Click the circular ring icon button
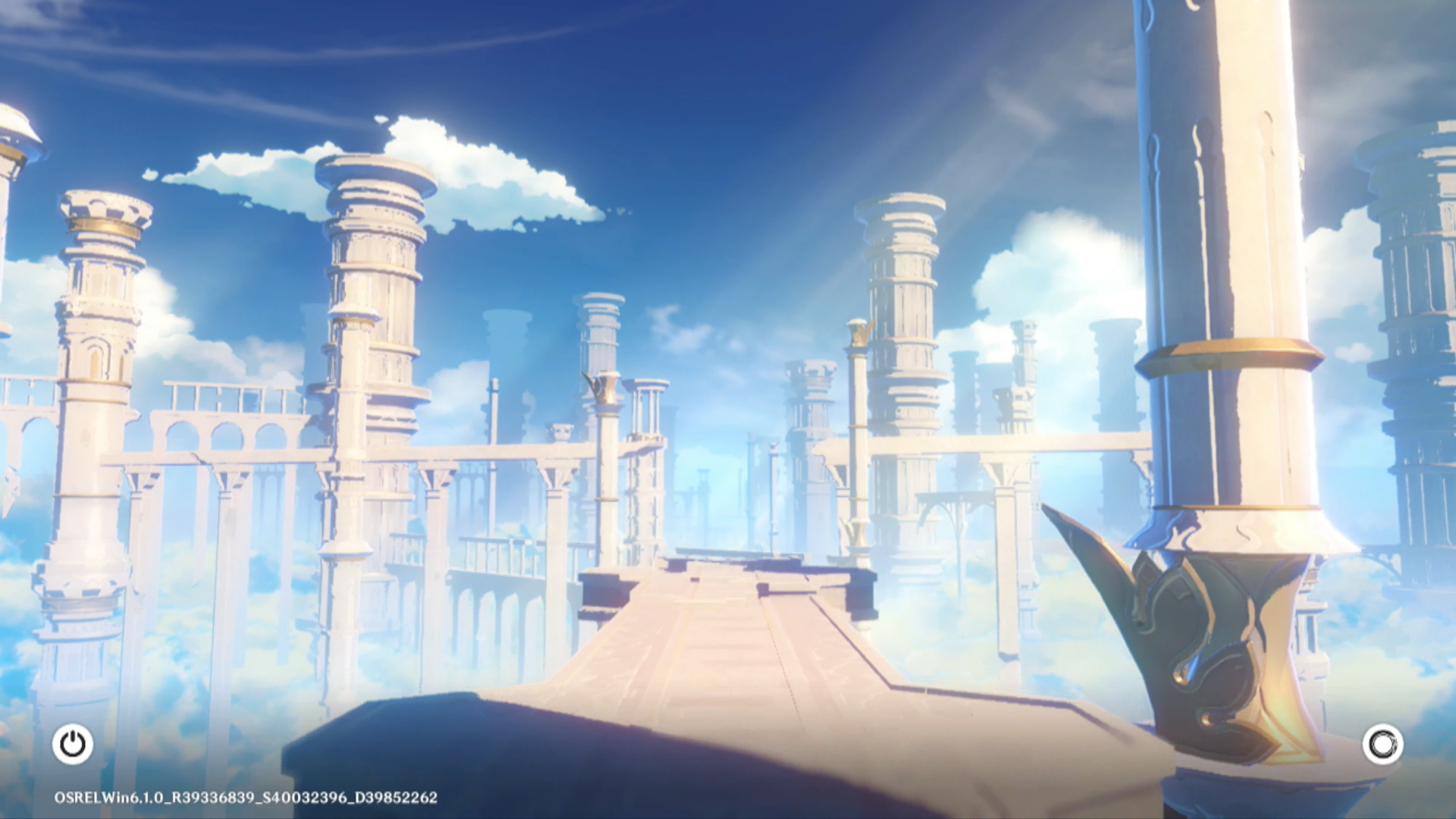1456x819 pixels. point(1382,744)
